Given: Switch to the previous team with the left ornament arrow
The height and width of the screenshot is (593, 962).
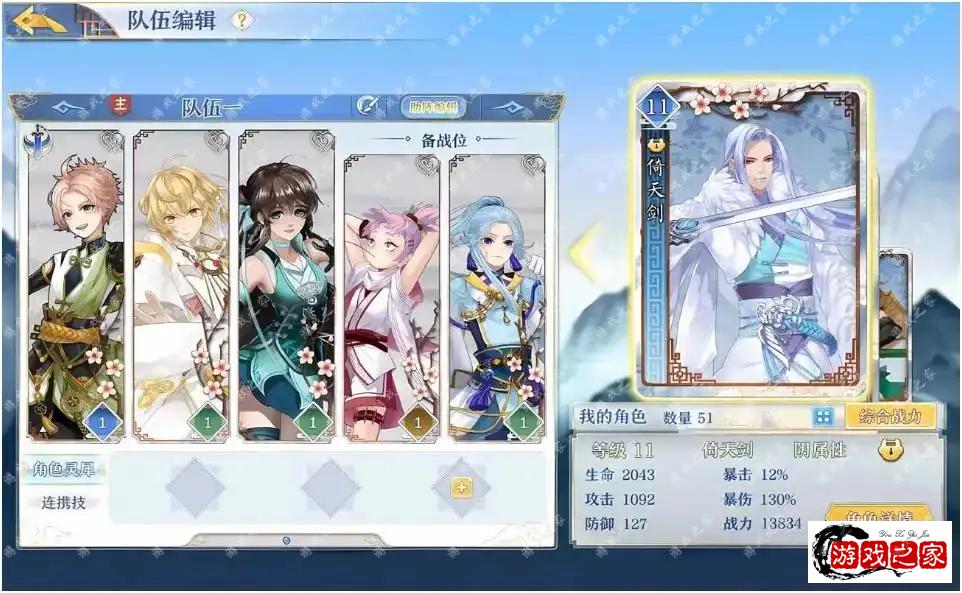Looking at the screenshot, I should (x=70, y=106).
